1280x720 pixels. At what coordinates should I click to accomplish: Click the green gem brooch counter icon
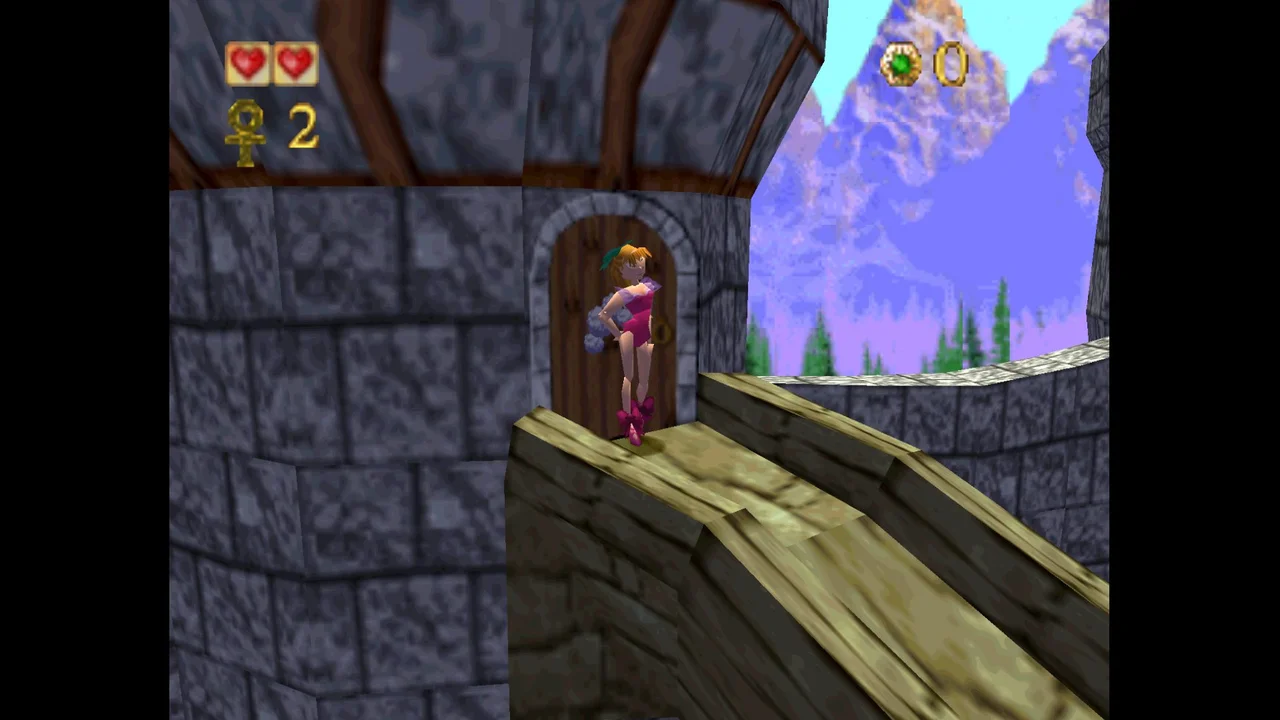[899, 65]
